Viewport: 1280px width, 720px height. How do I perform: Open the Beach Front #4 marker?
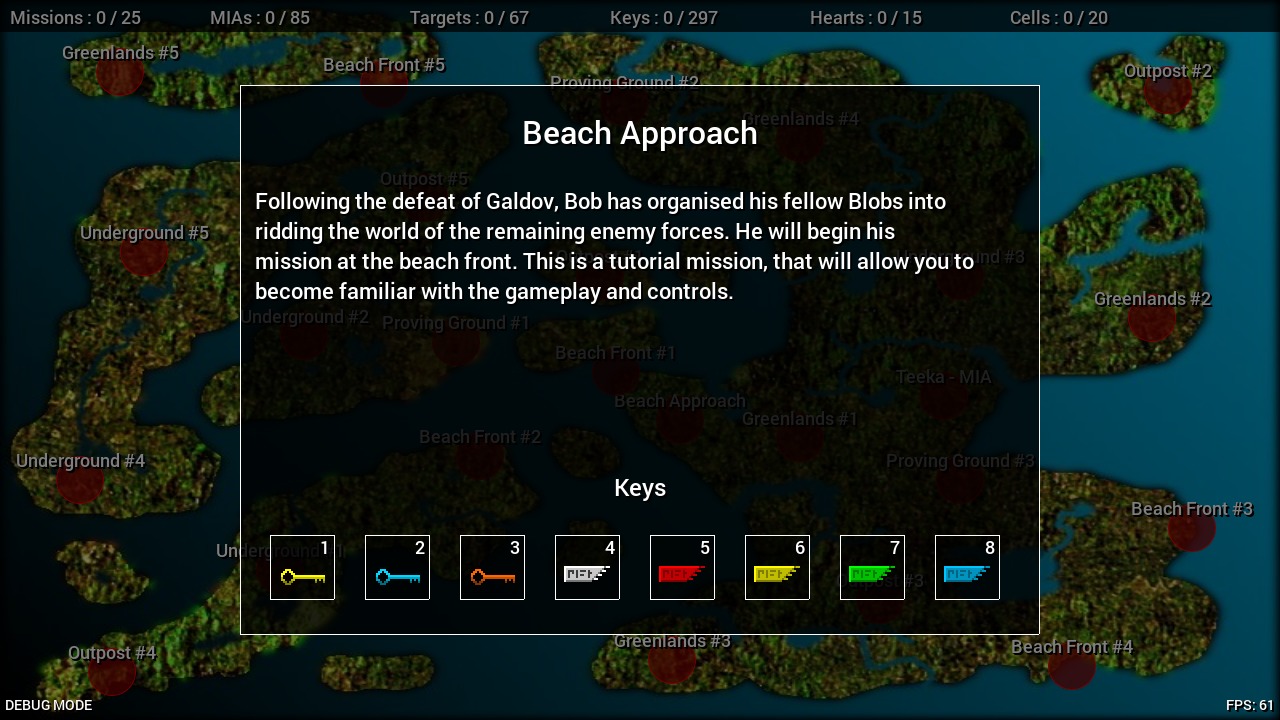click(1071, 667)
